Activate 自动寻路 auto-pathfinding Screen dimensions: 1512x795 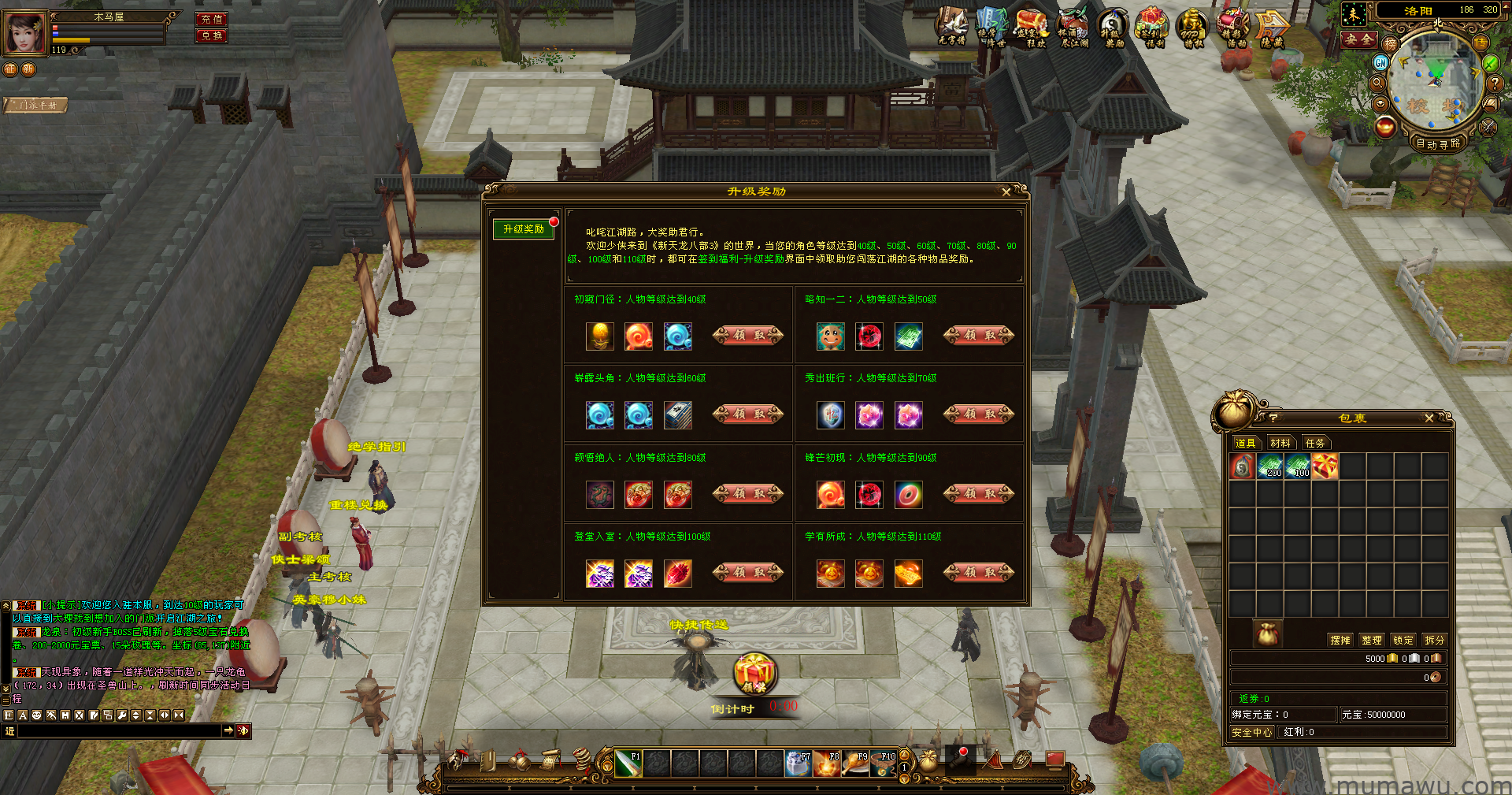pyautogui.click(x=1438, y=143)
